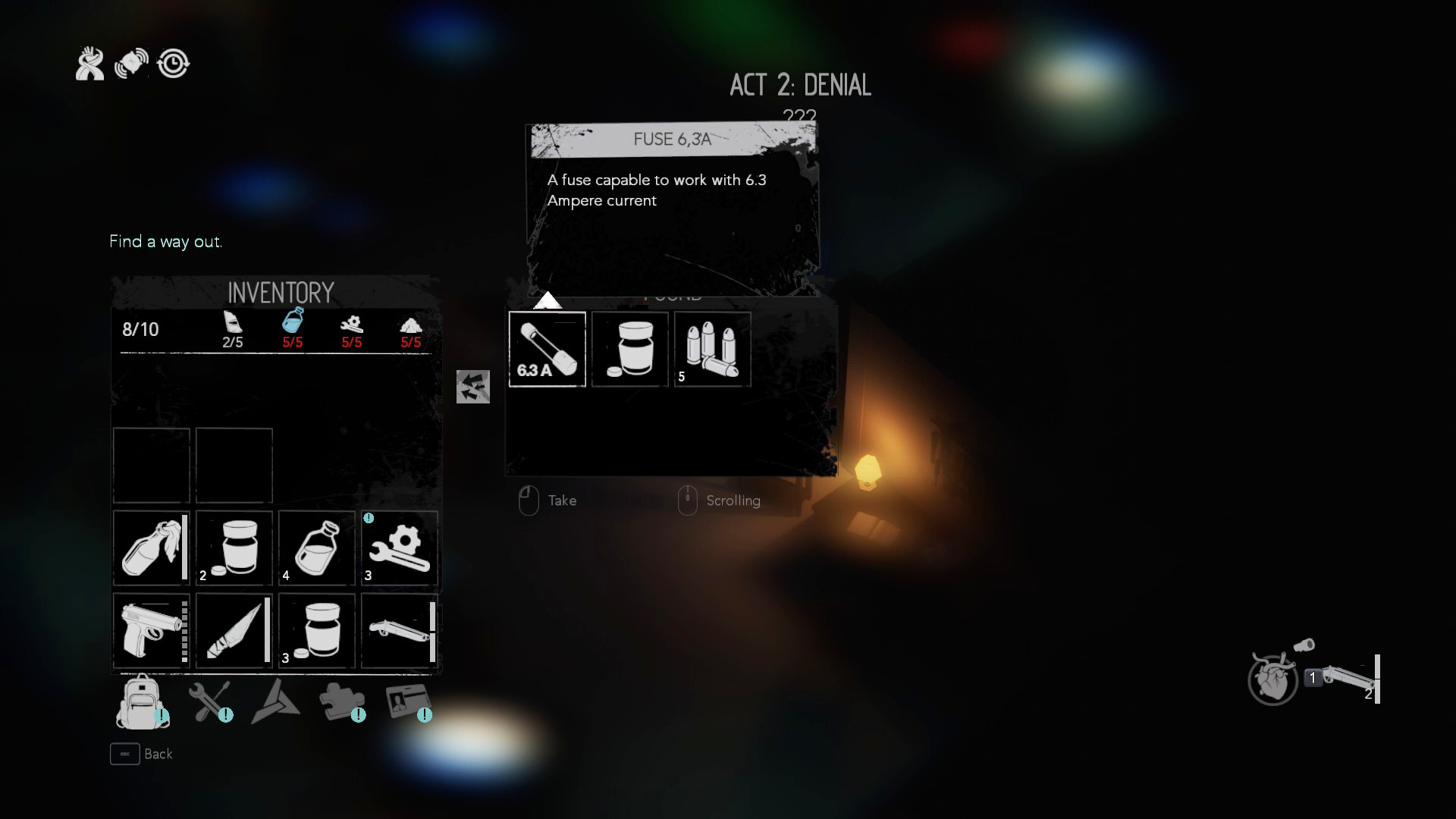Select the bullets stack of 5

(x=711, y=349)
